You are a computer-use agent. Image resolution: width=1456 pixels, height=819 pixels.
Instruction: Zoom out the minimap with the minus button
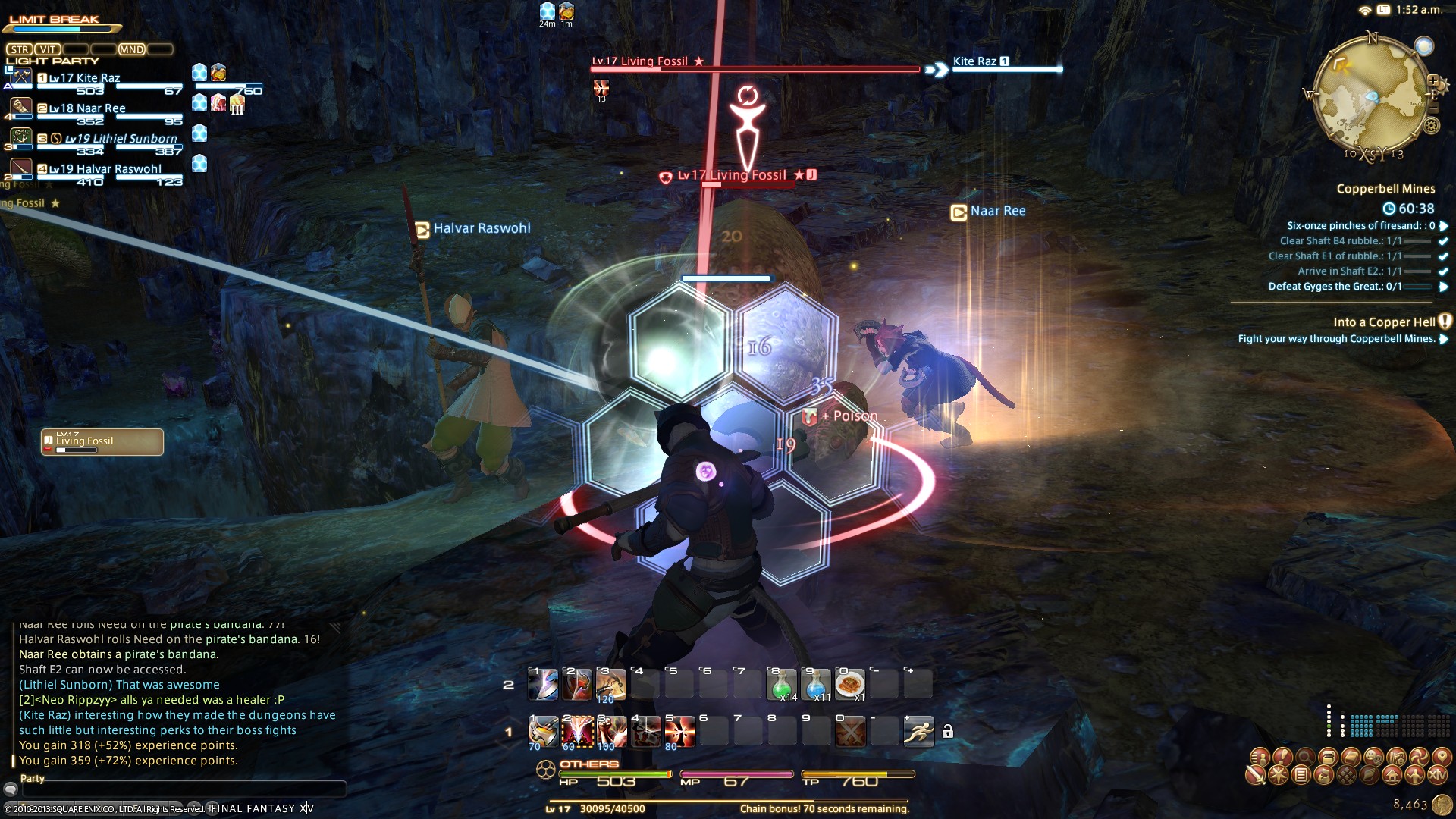1432,108
